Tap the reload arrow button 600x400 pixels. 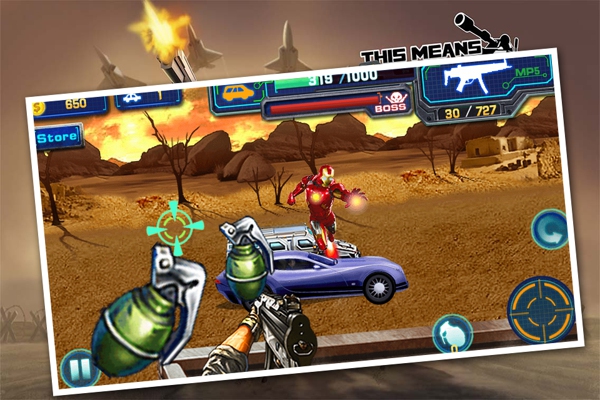(549, 229)
